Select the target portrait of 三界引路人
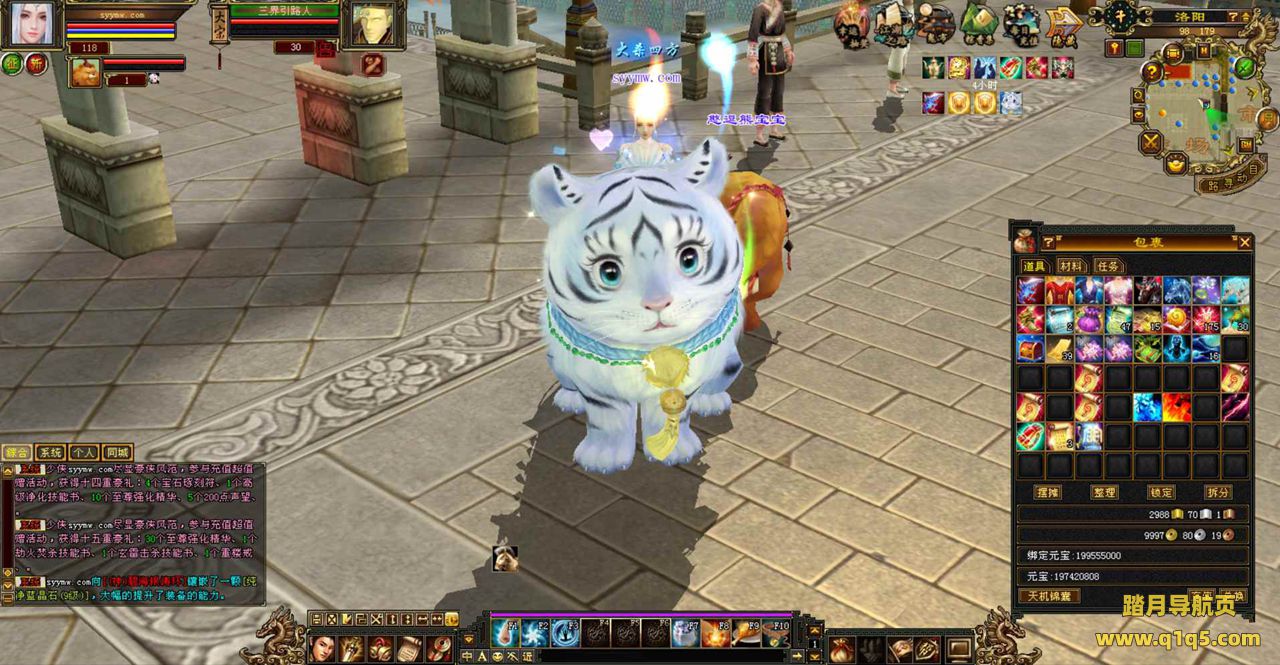1280x665 pixels. [x=373, y=24]
